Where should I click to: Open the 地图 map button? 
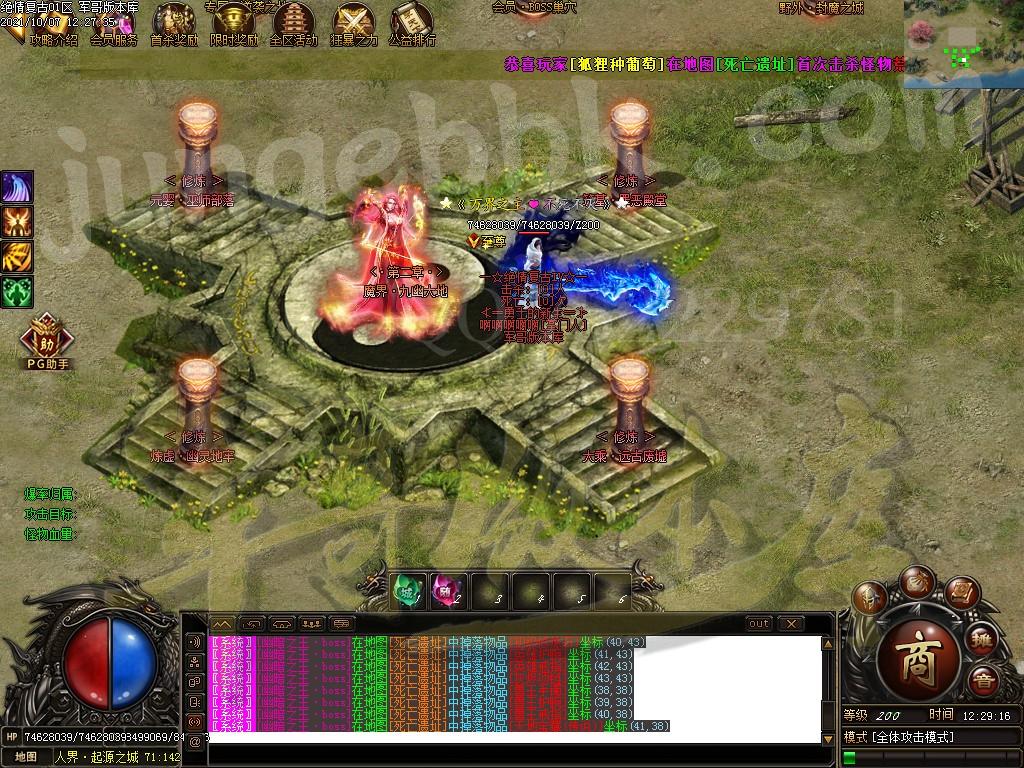click(x=25, y=757)
